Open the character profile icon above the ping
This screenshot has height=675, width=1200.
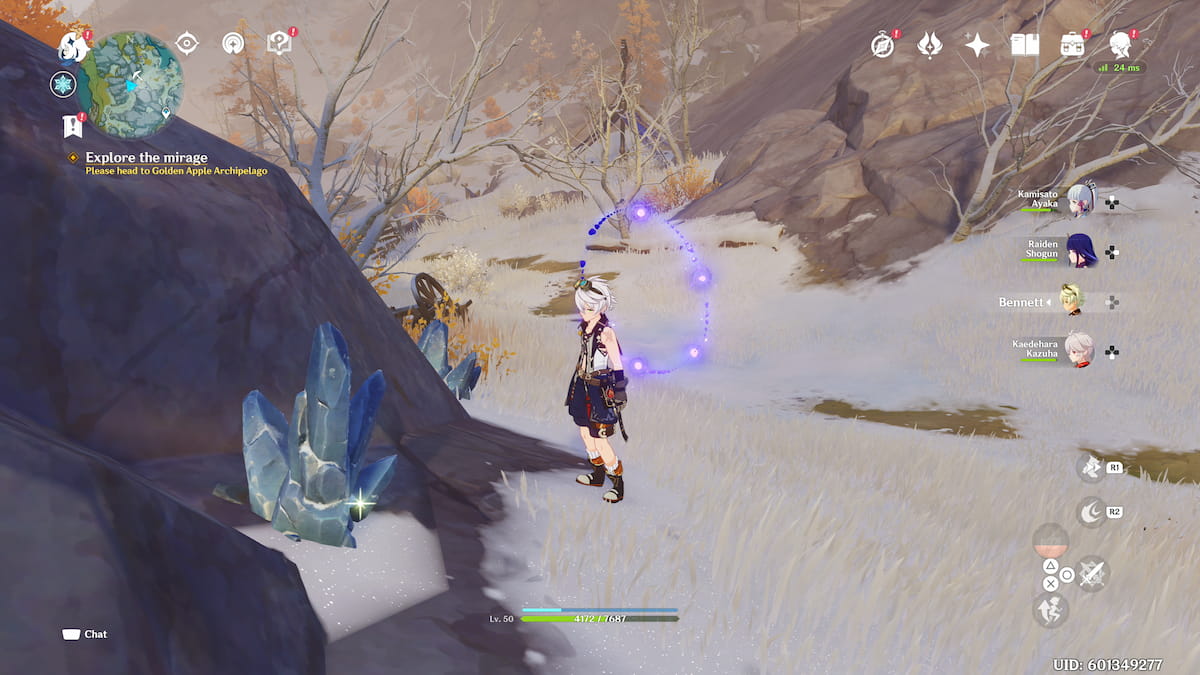click(1120, 45)
